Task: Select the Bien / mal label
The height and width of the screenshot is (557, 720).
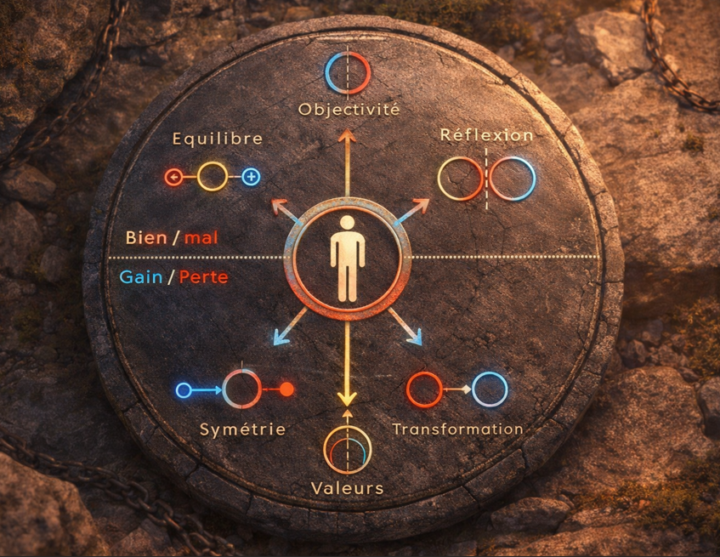Action: 172,238
